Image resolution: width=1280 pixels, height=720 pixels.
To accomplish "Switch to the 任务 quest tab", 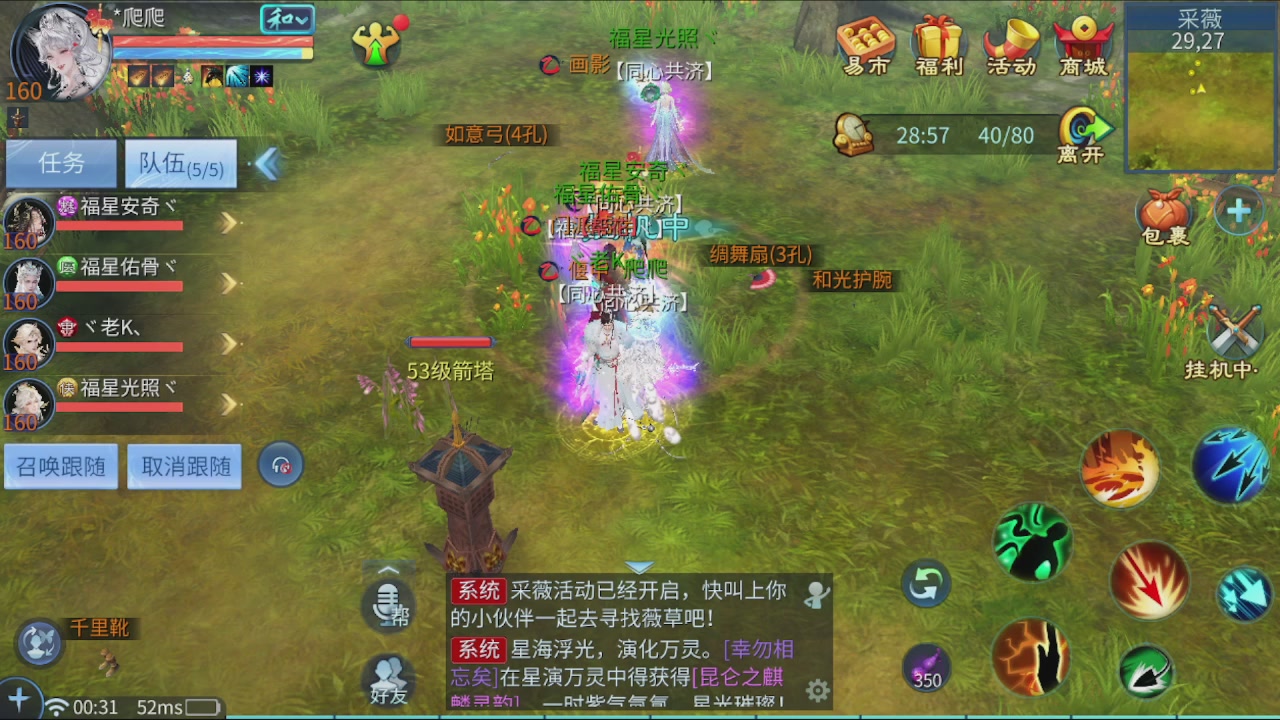I will click(x=61, y=163).
